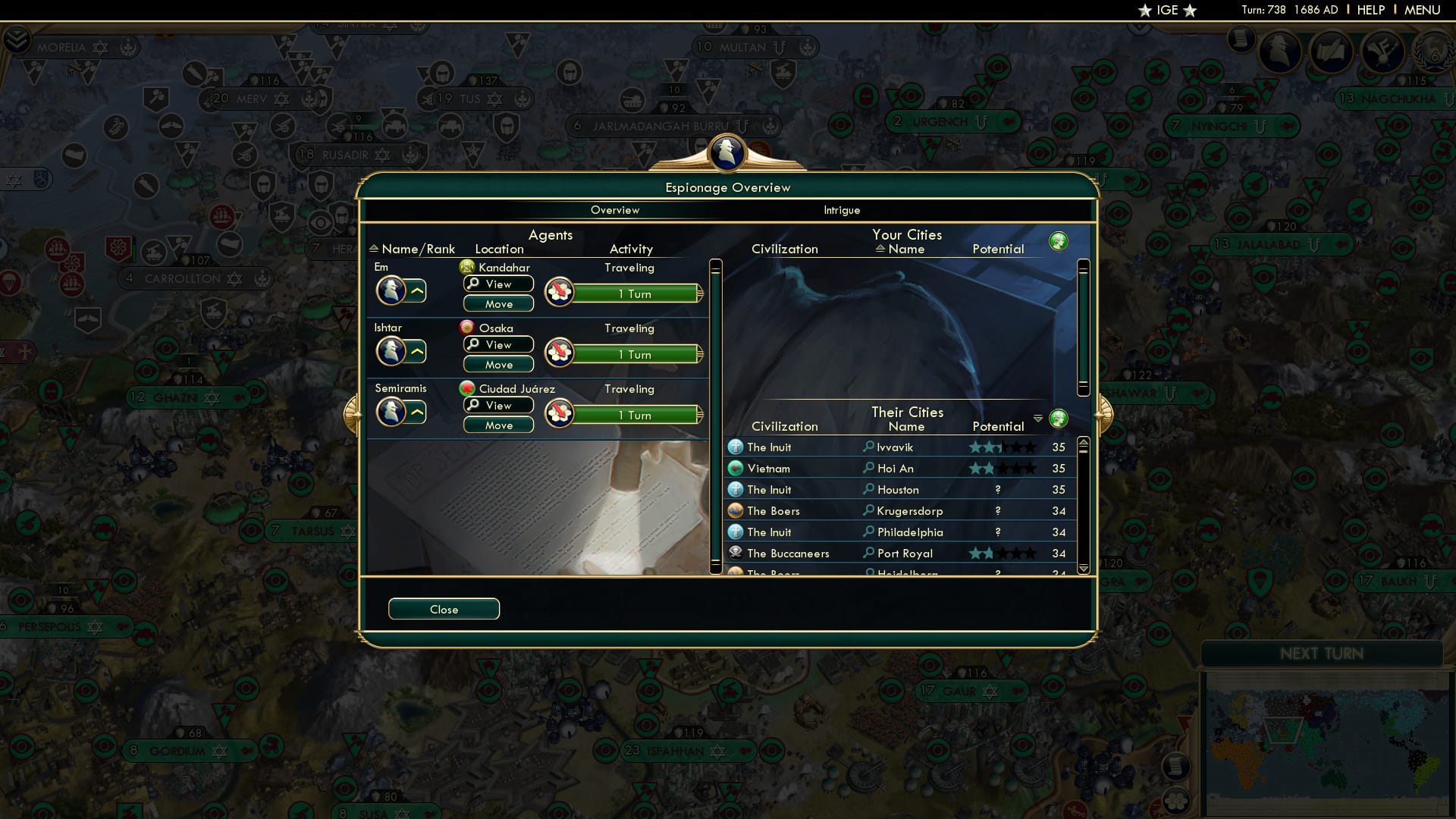
Task: Select the Overview tab
Action: coord(615,210)
